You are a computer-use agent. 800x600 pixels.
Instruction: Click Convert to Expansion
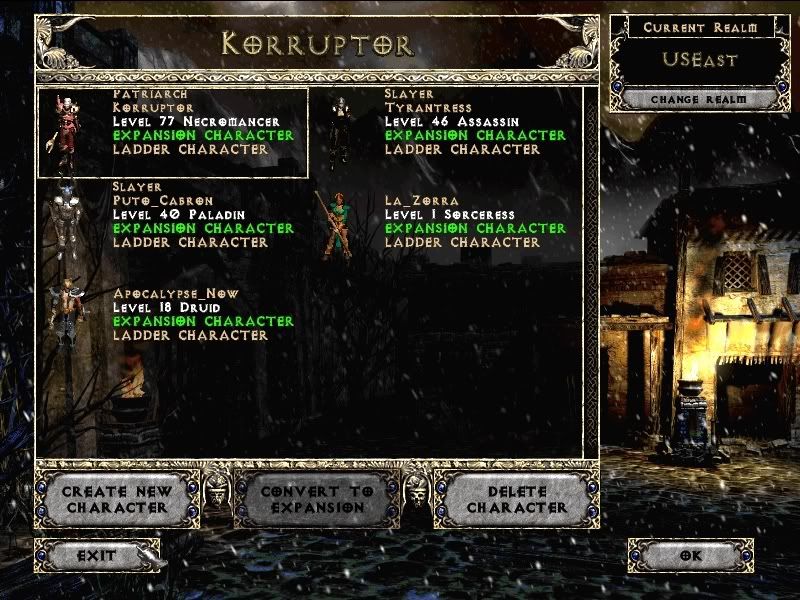click(x=316, y=499)
